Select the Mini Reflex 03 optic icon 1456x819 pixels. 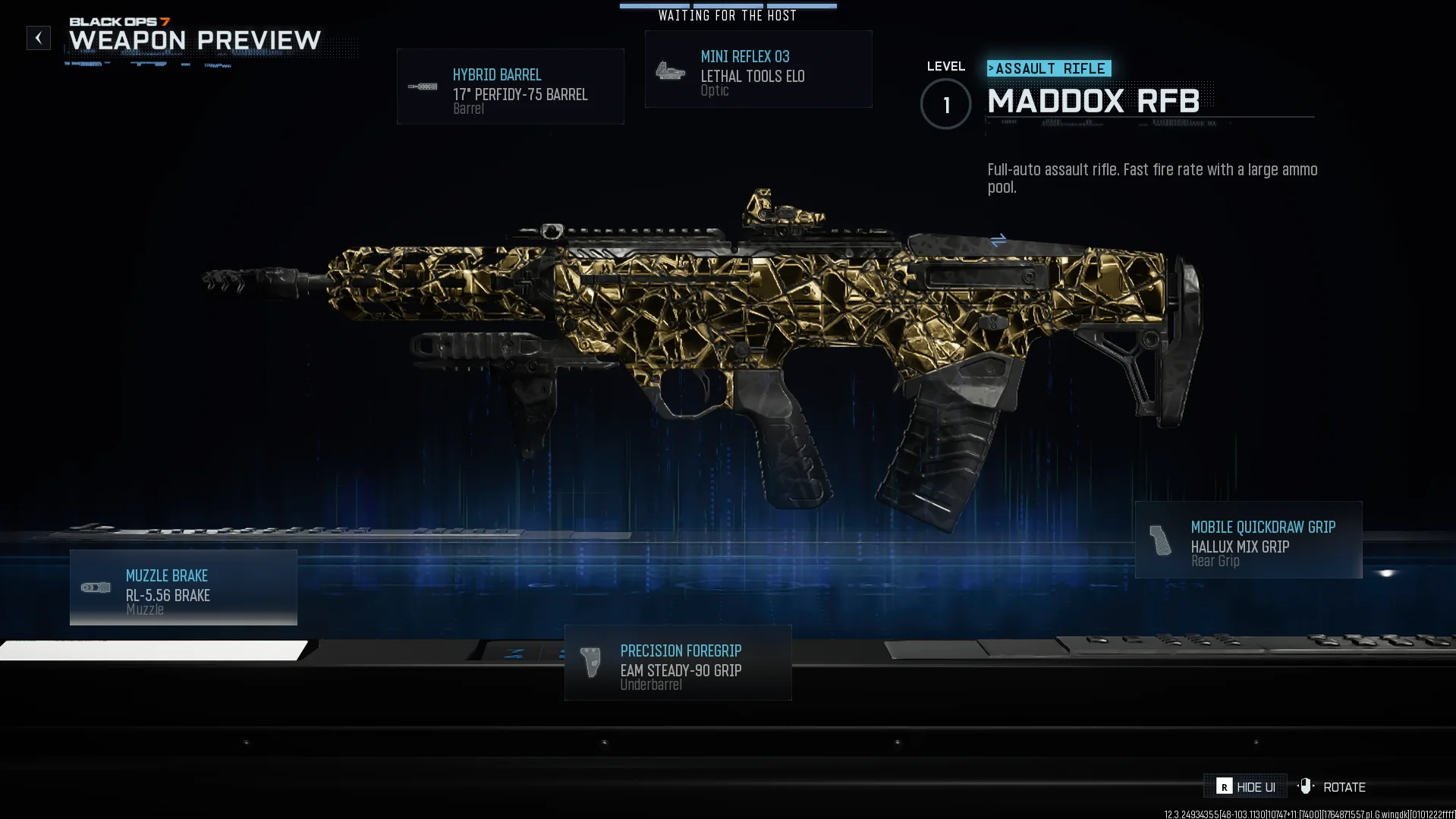tap(670, 71)
